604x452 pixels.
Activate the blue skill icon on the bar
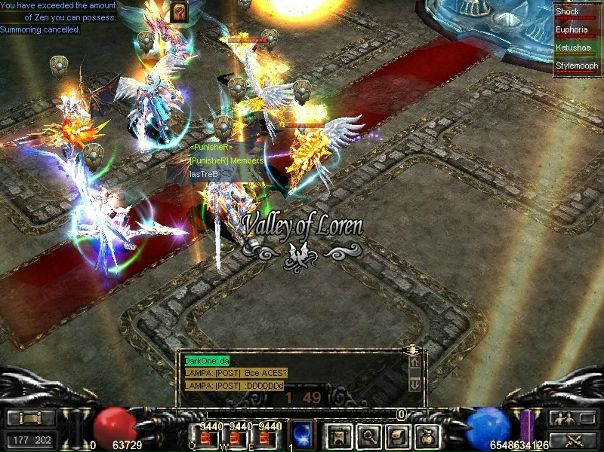[x=301, y=433]
